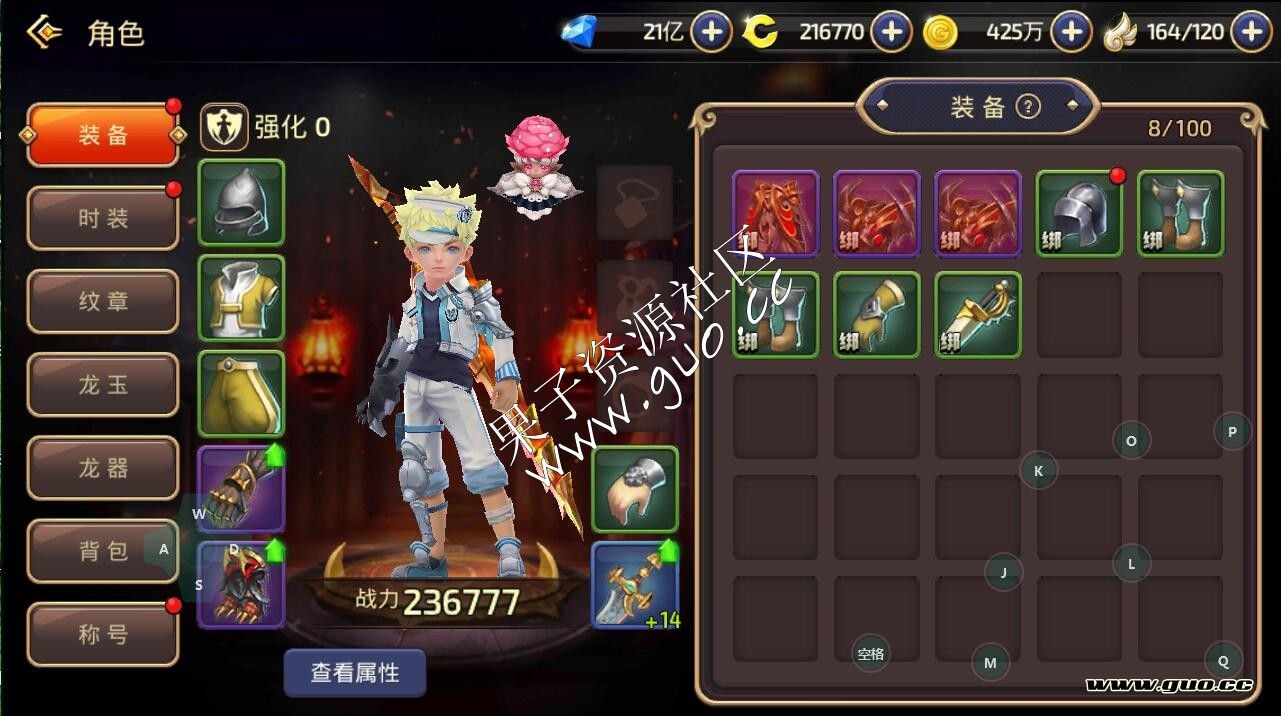Open the 龙器 tab

(103, 468)
